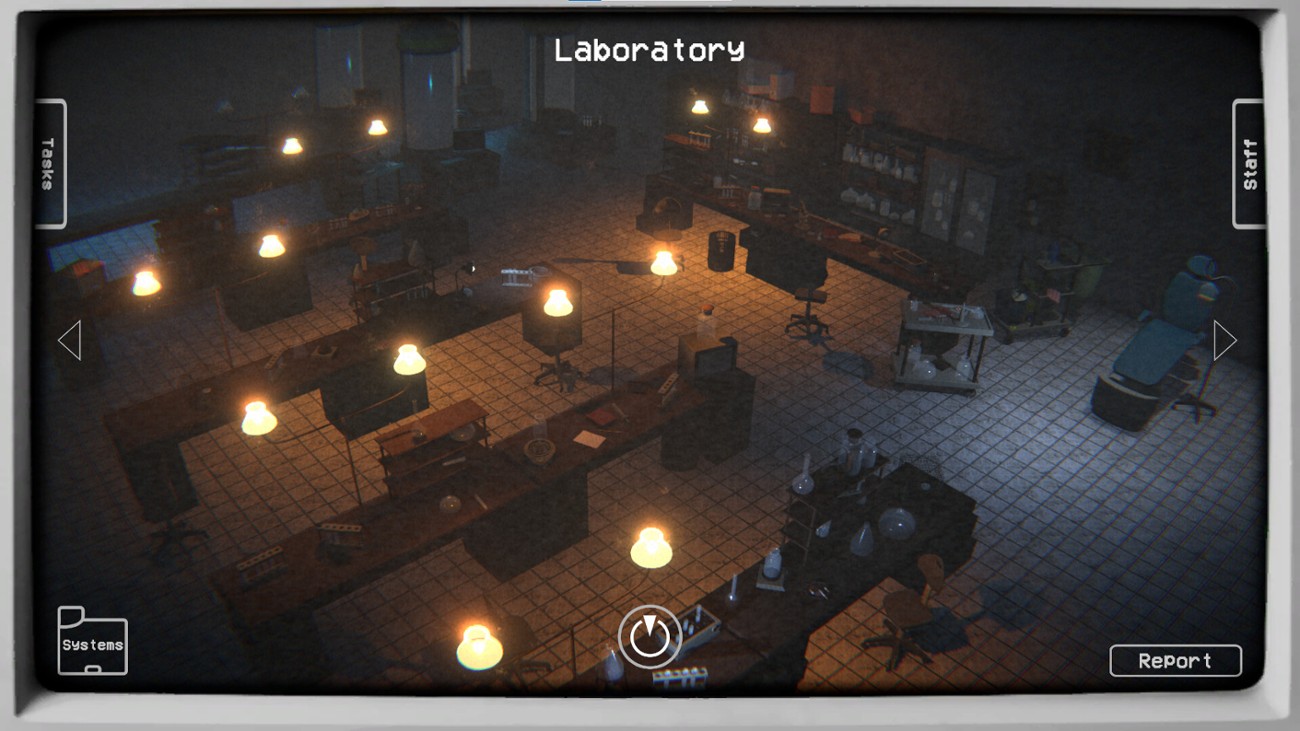The height and width of the screenshot is (731, 1300).
Task: Click the left room navigation arrow
Action: 68,341
